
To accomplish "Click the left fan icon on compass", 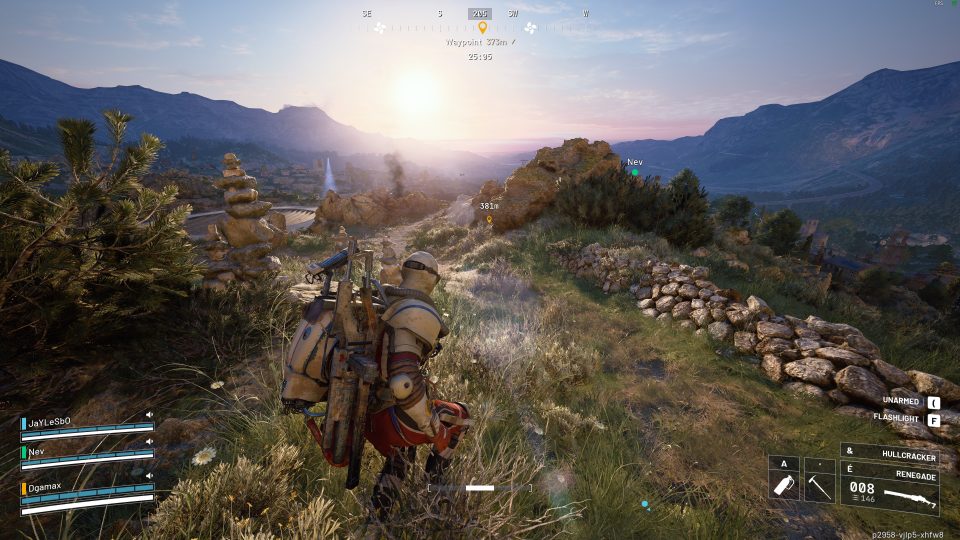I will point(379,28).
